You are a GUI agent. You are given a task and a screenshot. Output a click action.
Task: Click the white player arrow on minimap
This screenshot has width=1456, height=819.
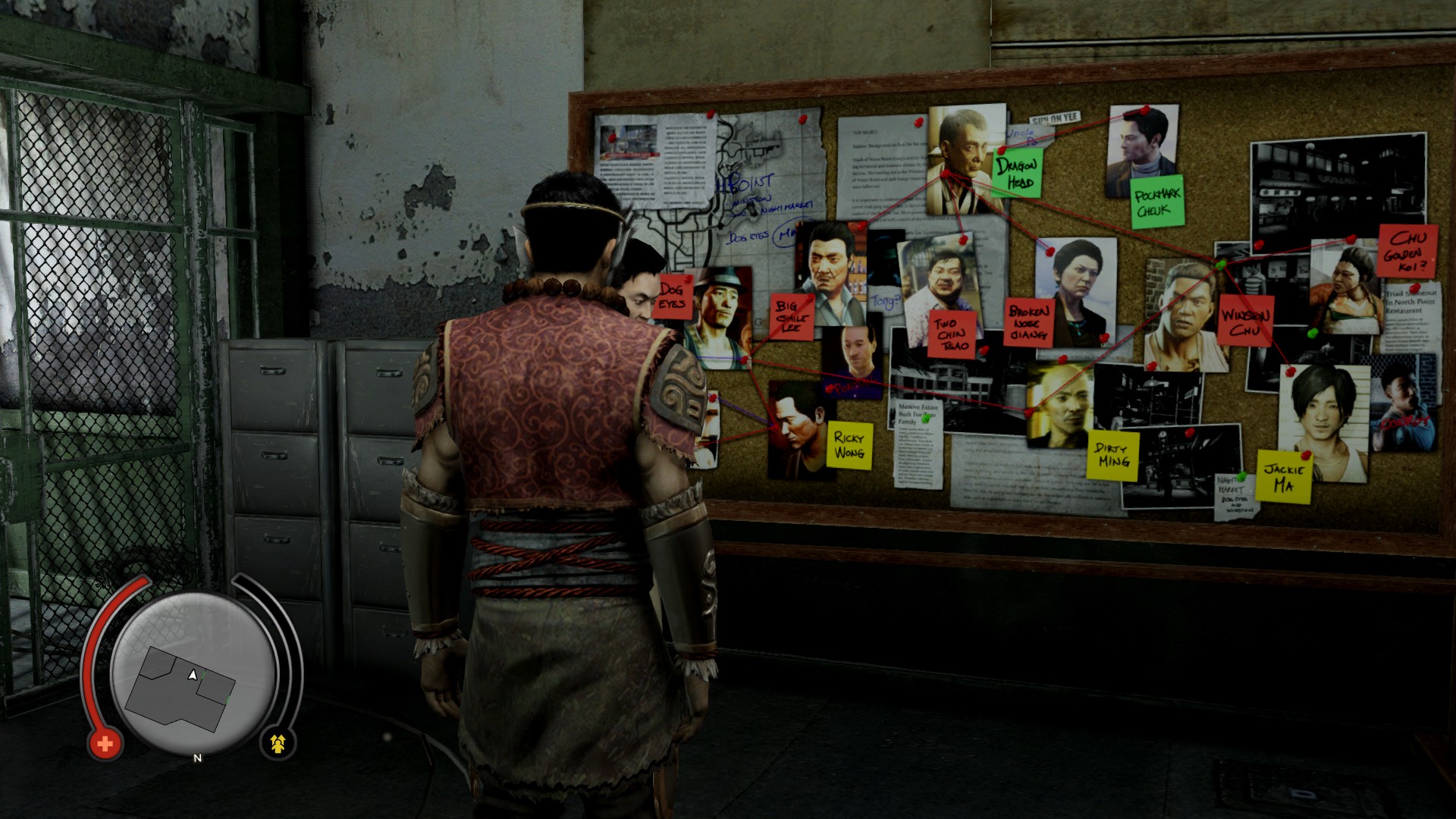click(193, 674)
